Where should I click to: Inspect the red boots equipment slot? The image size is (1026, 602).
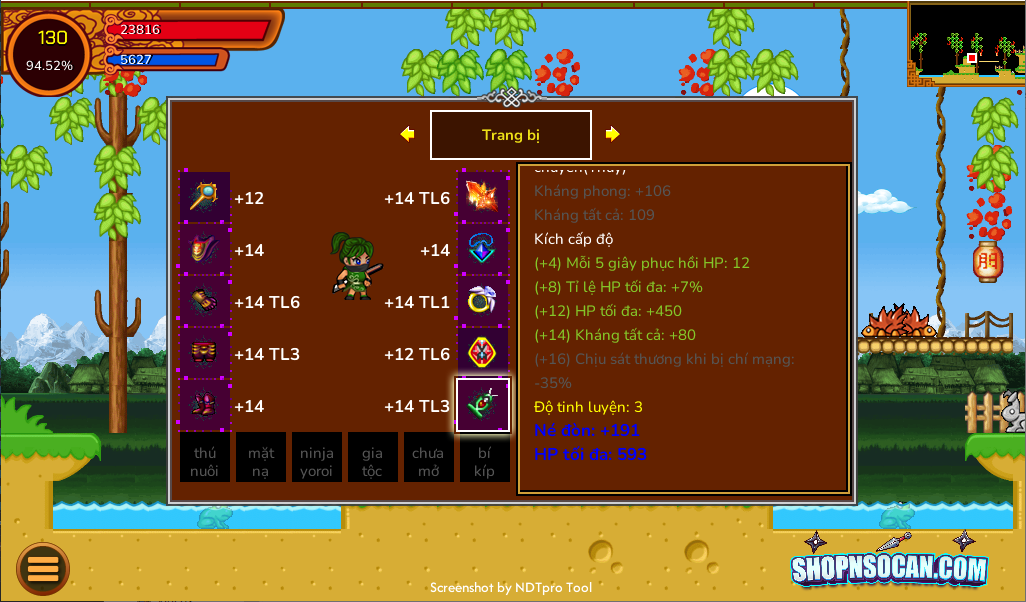pyautogui.click(x=205, y=405)
